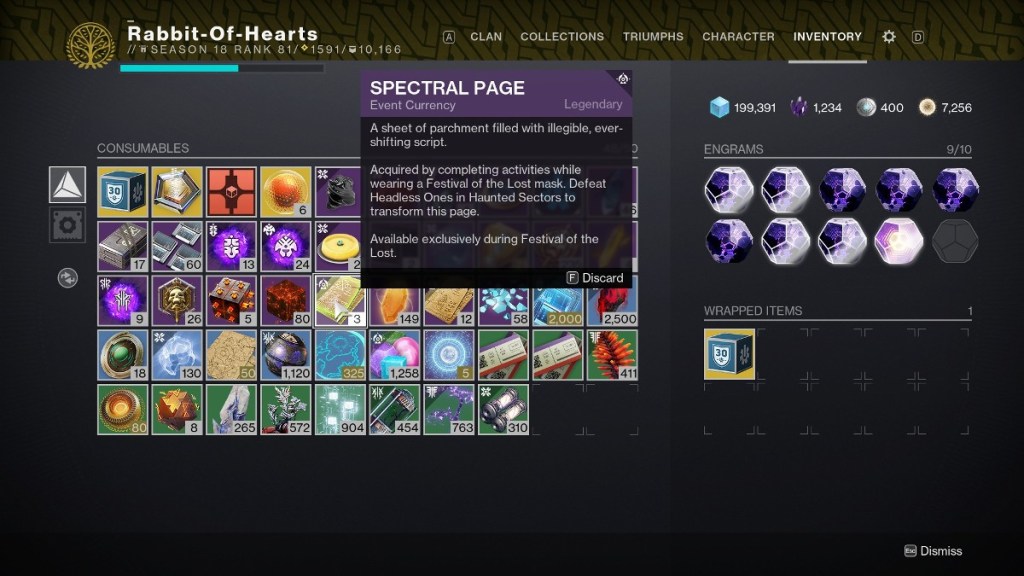1024x576 pixels.
Task: Select the red spiky plant stack of 411
Action: (x=611, y=355)
